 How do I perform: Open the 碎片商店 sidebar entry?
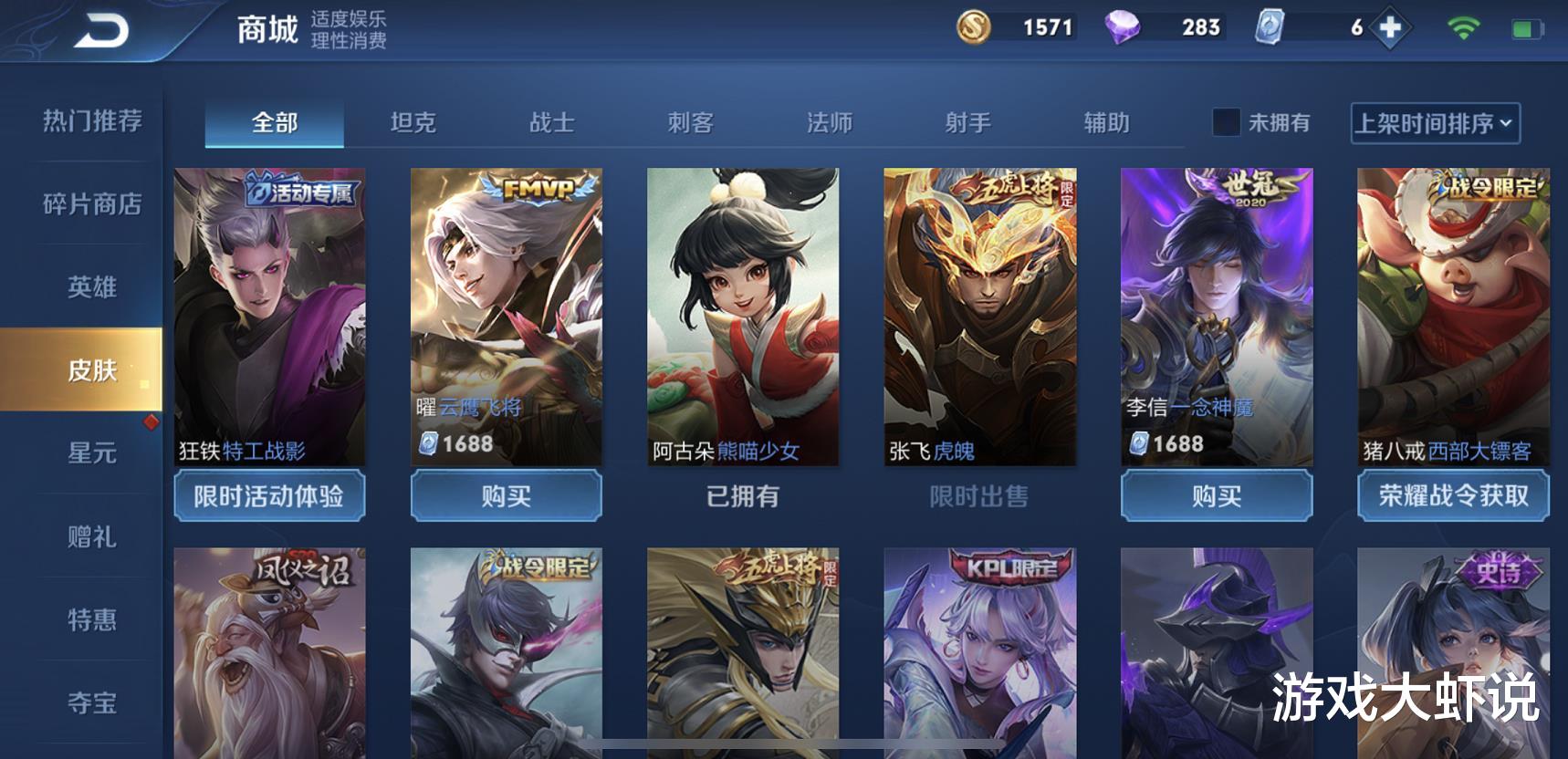coord(91,206)
